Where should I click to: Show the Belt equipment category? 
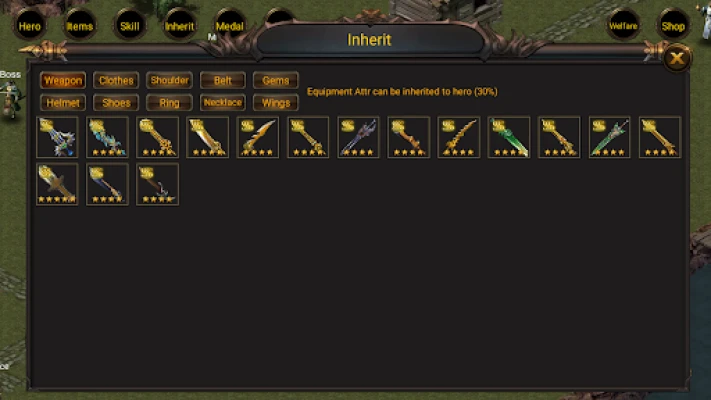(x=222, y=80)
